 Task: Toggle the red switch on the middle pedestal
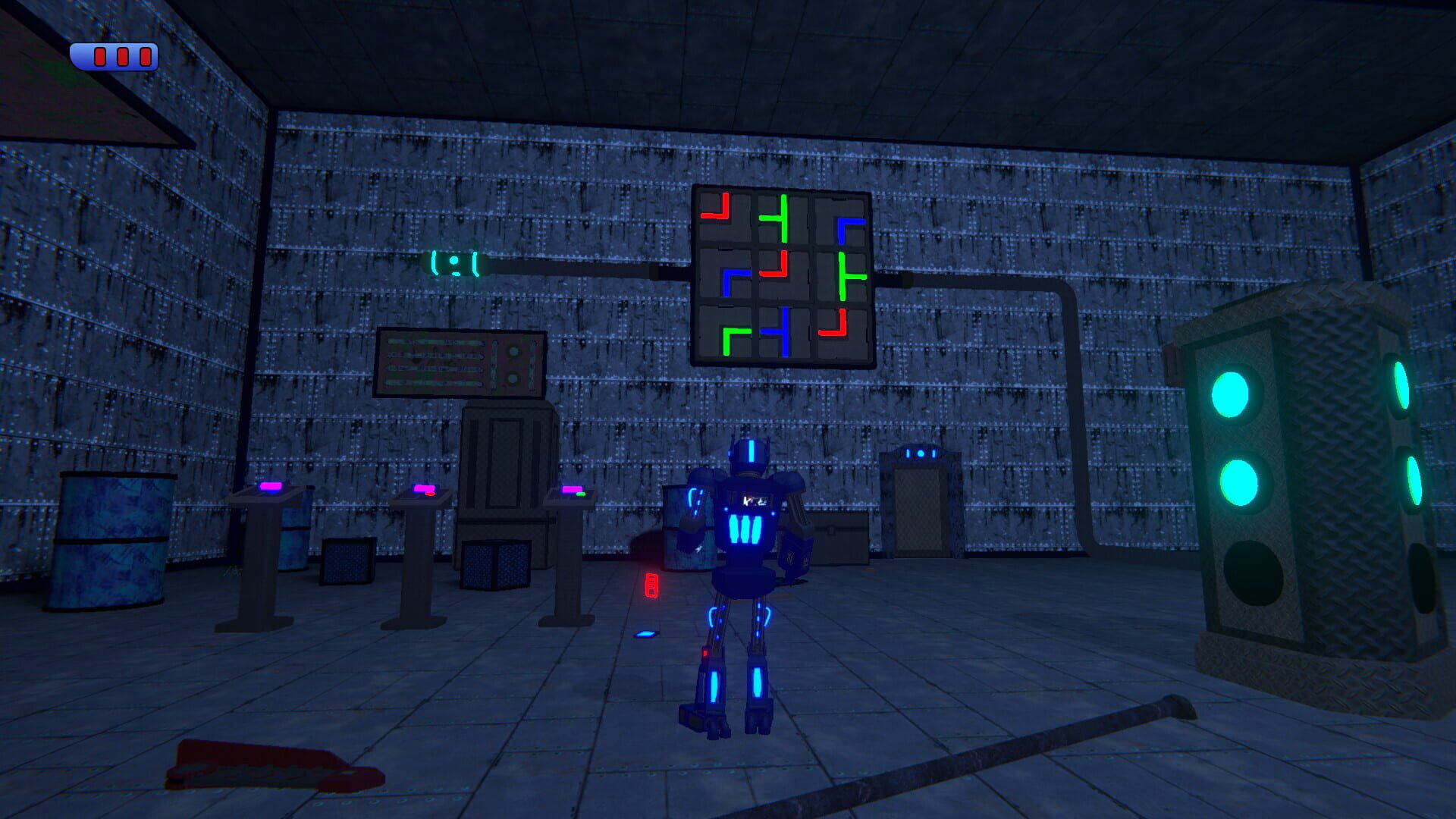(429, 494)
